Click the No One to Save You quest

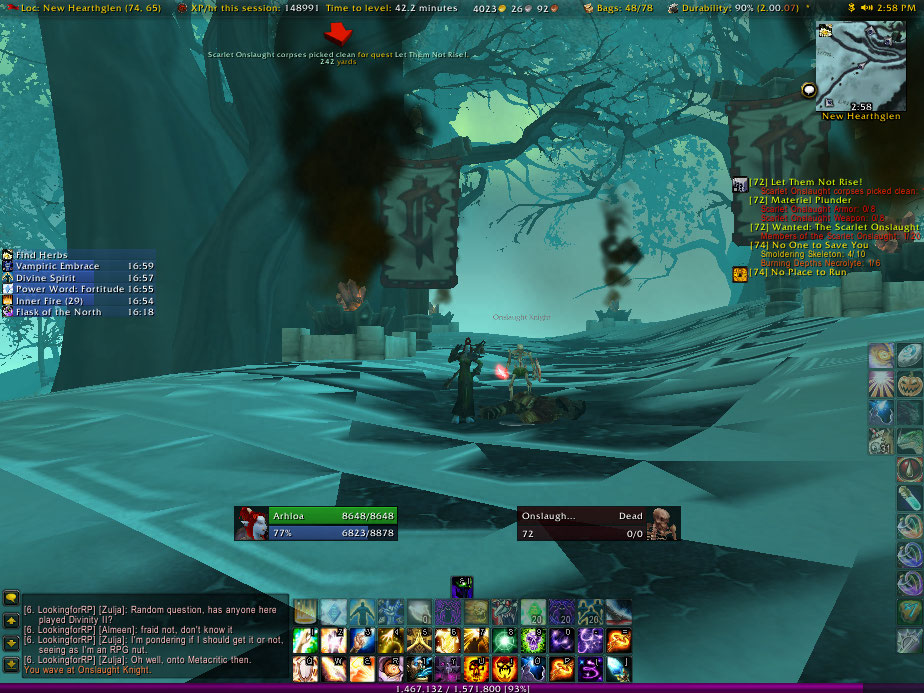click(818, 245)
